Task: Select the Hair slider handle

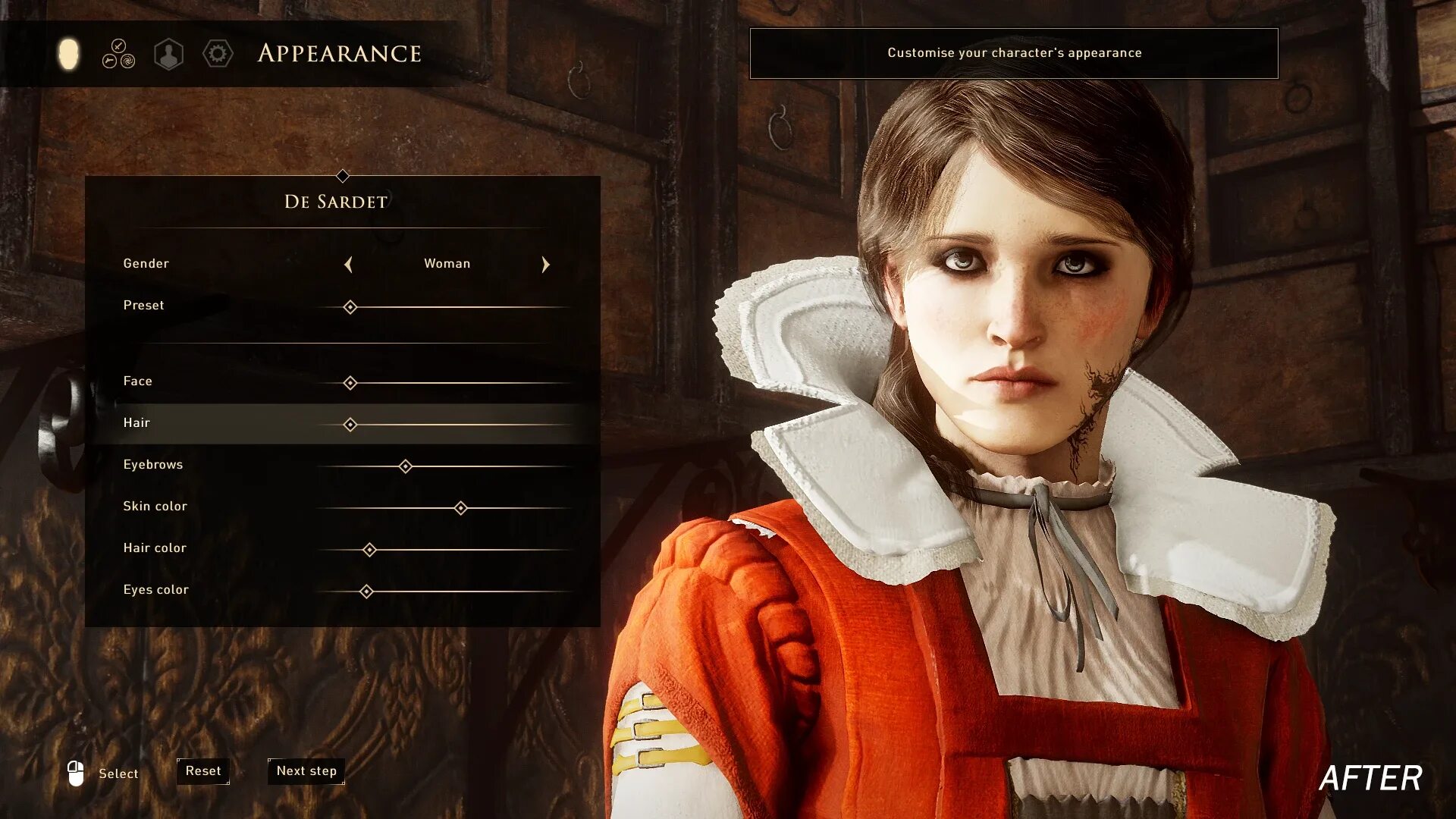Action: click(350, 425)
